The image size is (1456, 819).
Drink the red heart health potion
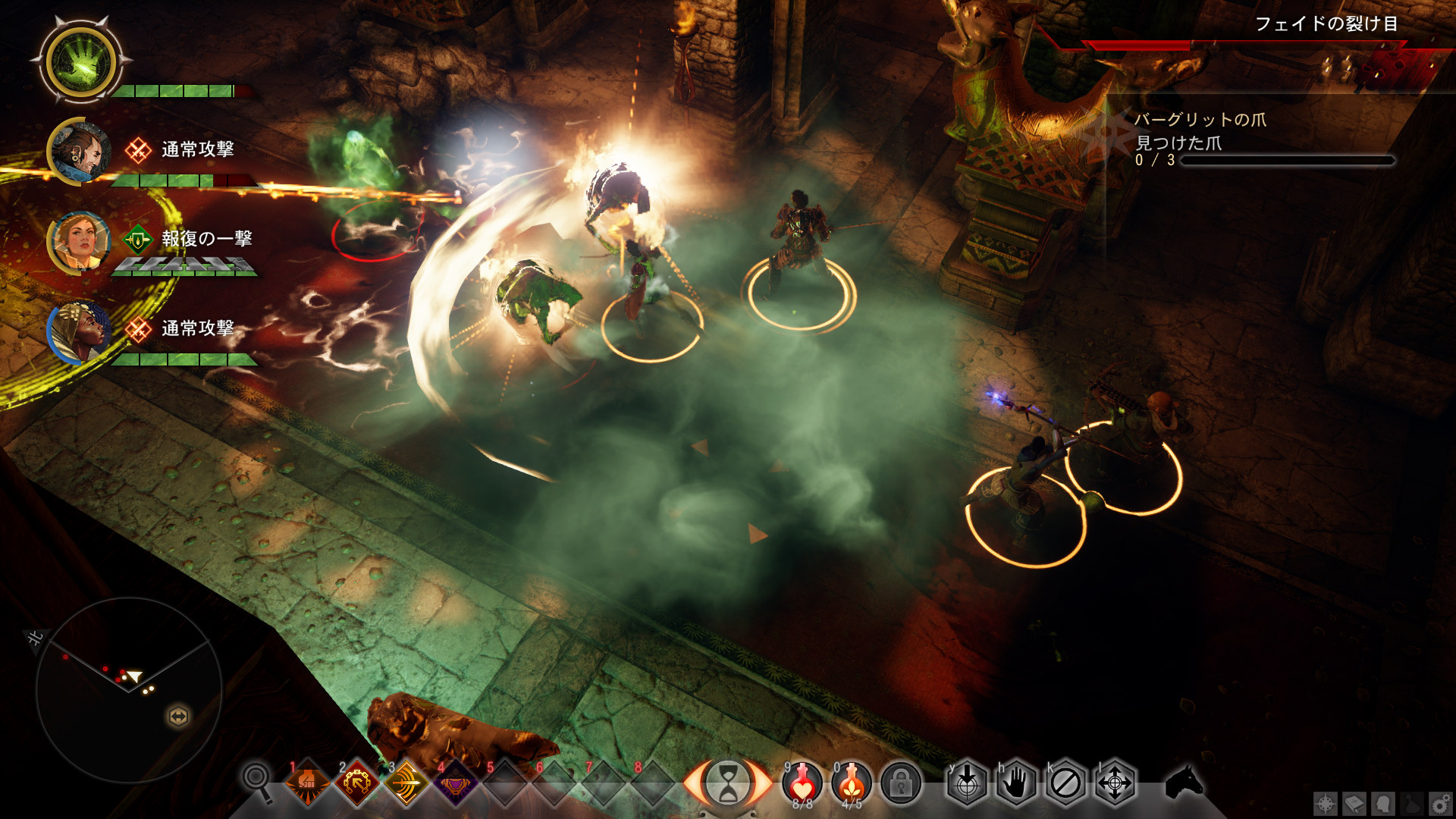pyautogui.click(x=802, y=783)
